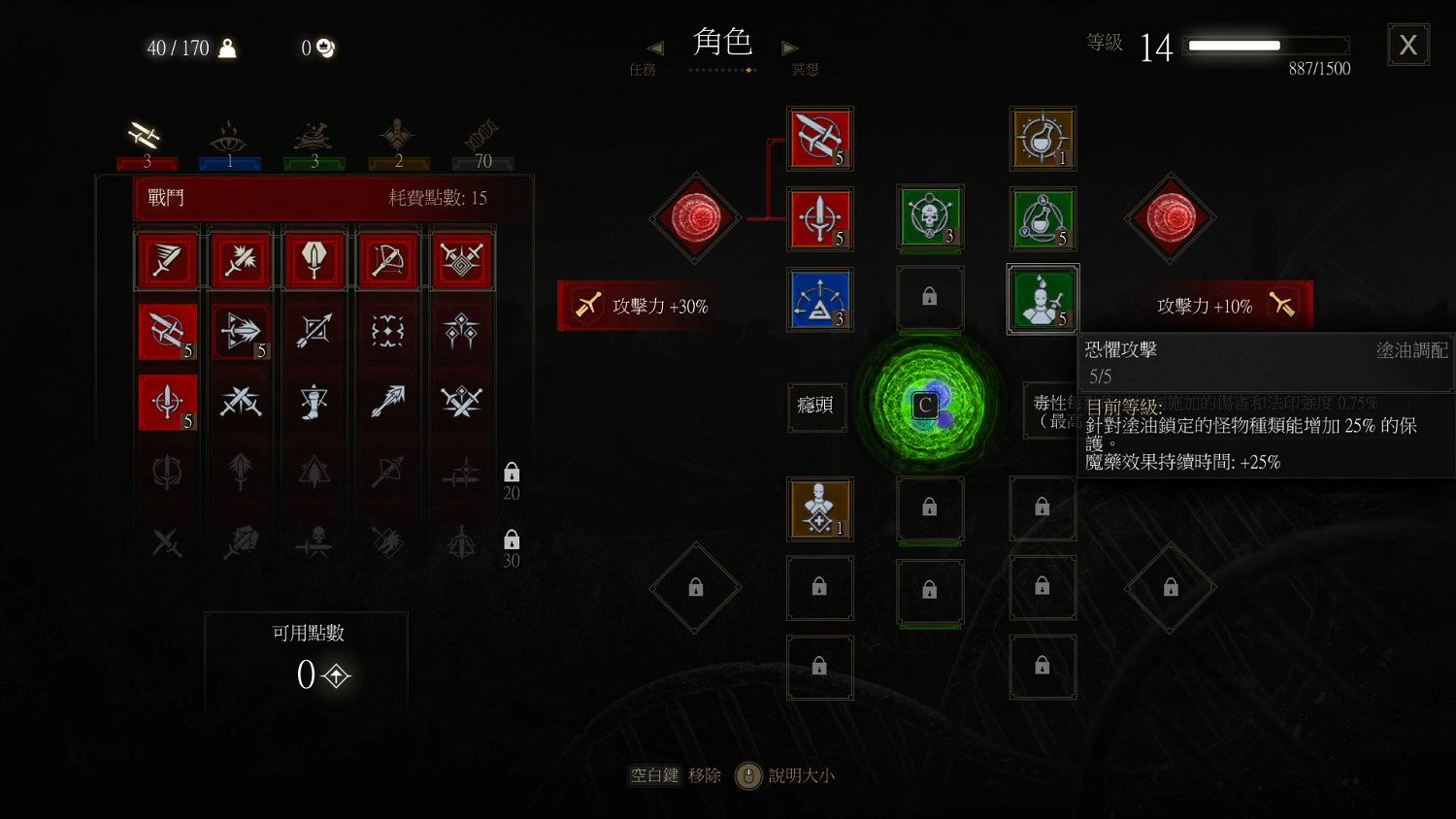Click a locked padlock skill slot
The image size is (1456, 819).
[x=930, y=297]
